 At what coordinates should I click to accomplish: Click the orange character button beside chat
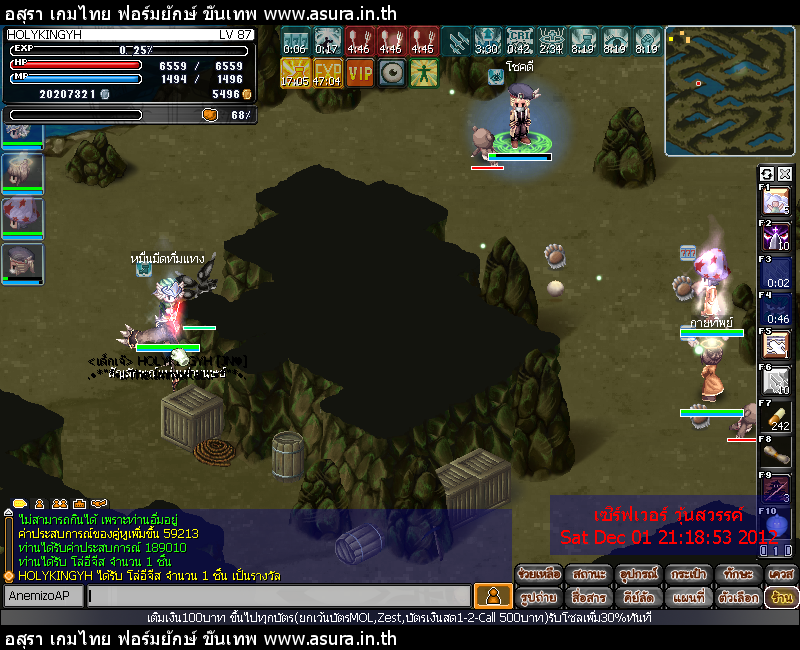(493, 596)
